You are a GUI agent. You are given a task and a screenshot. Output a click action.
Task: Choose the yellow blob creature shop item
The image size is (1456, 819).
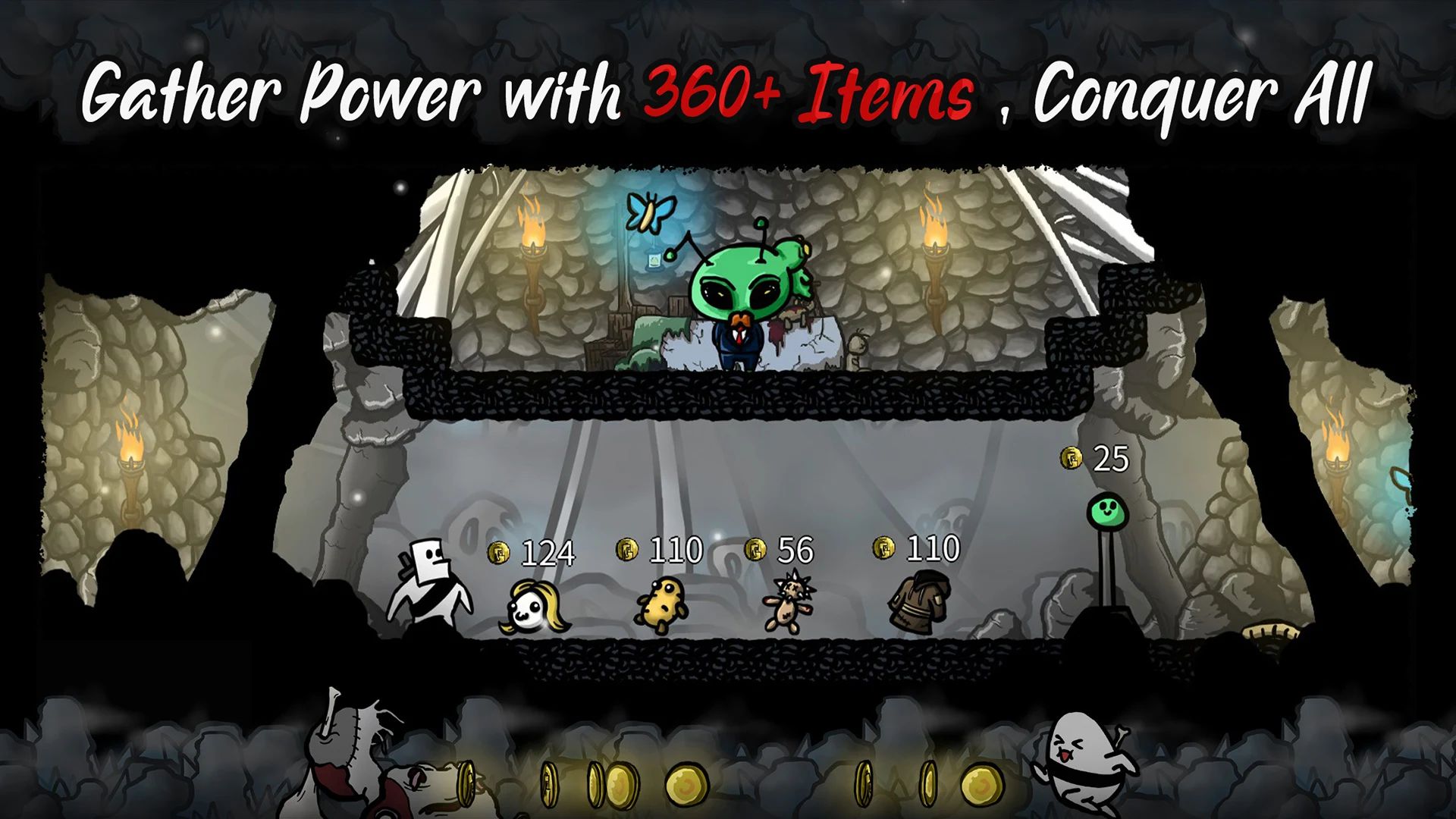(659, 604)
